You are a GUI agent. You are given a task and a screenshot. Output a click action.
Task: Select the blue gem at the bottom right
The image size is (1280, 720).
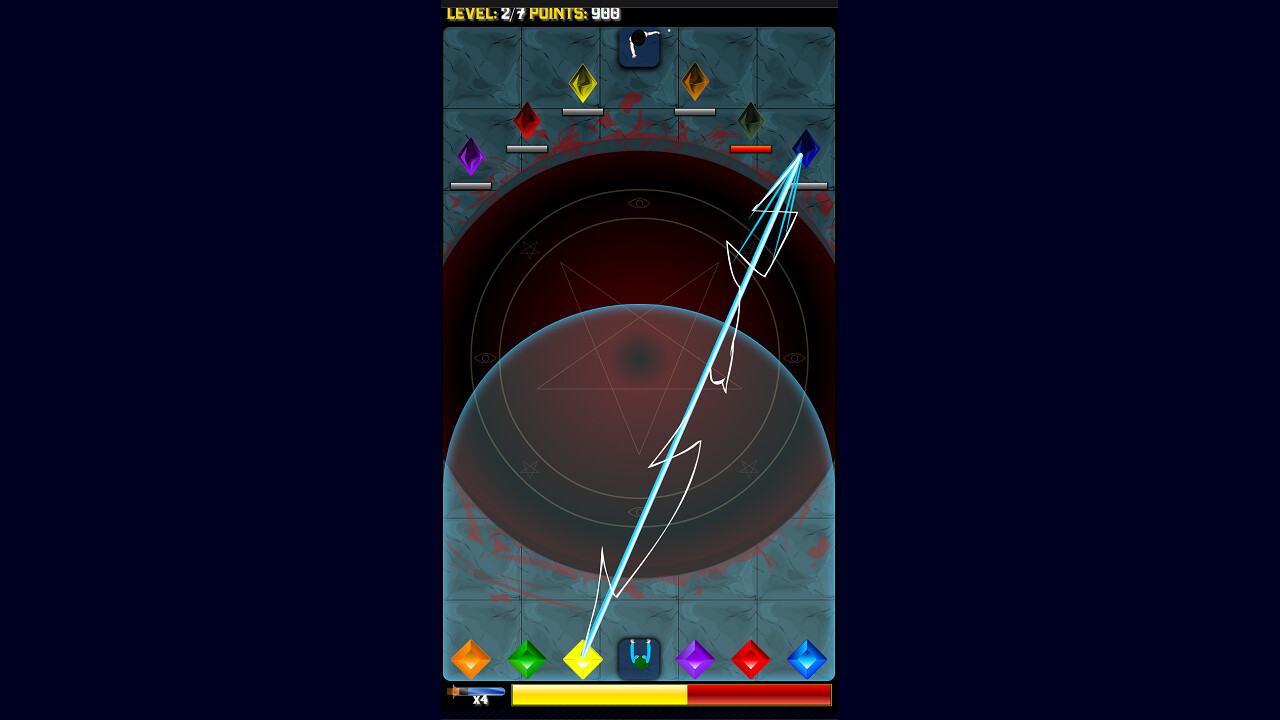[x=807, y=658]
